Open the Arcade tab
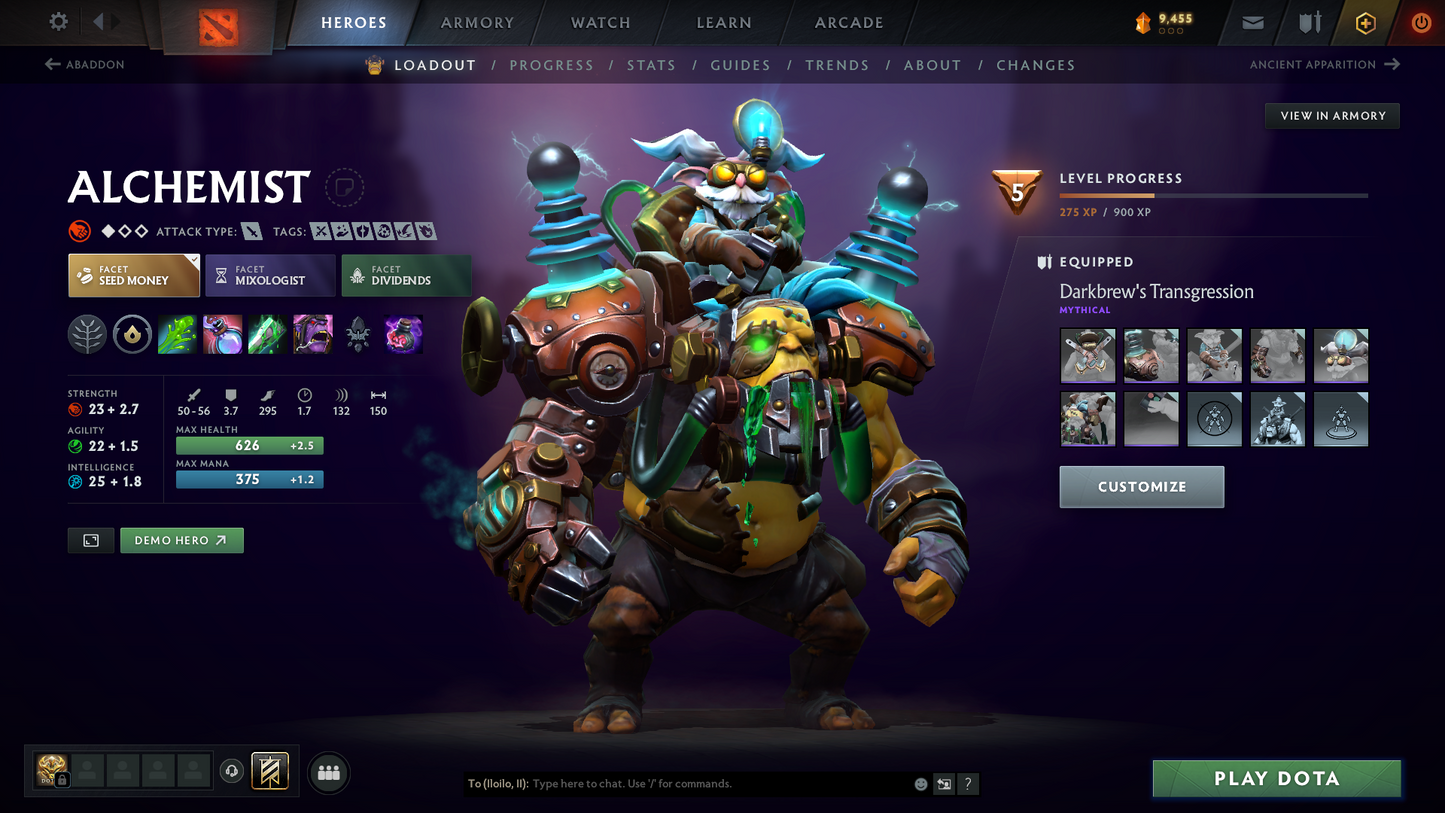The image size is (1445, 813). point(849,23)
